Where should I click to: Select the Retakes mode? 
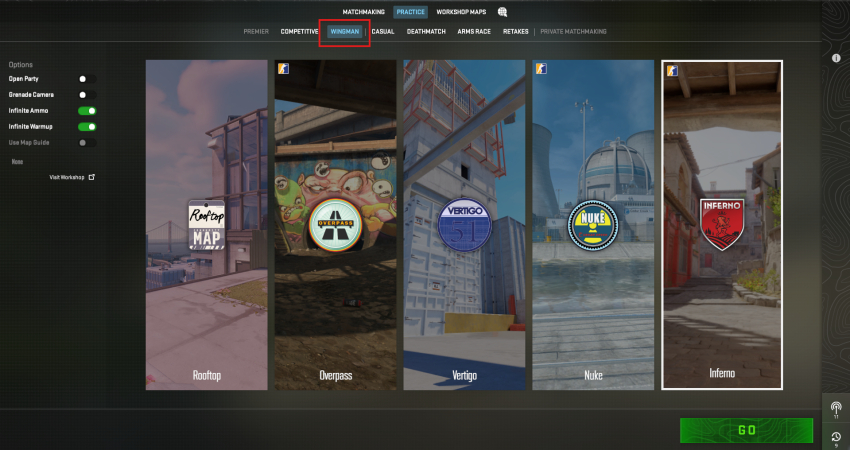(515, 32)
